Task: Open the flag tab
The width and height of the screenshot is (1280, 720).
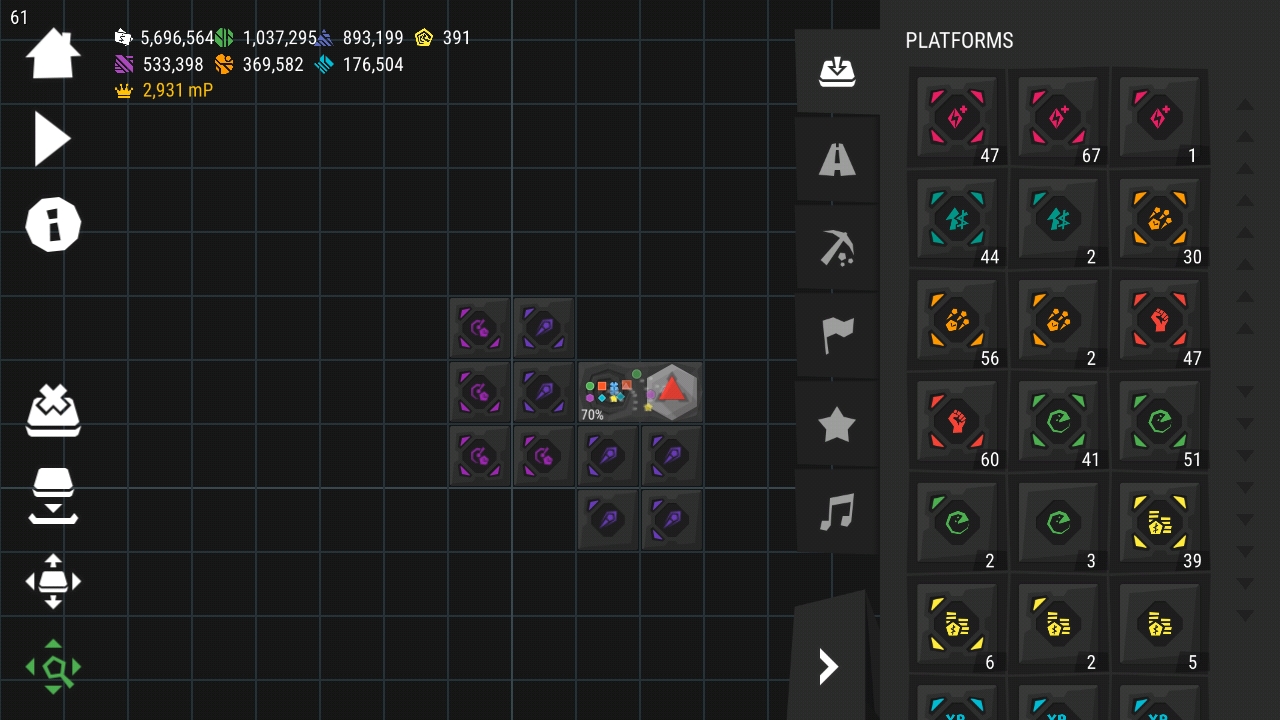Action: pos(837,336)
